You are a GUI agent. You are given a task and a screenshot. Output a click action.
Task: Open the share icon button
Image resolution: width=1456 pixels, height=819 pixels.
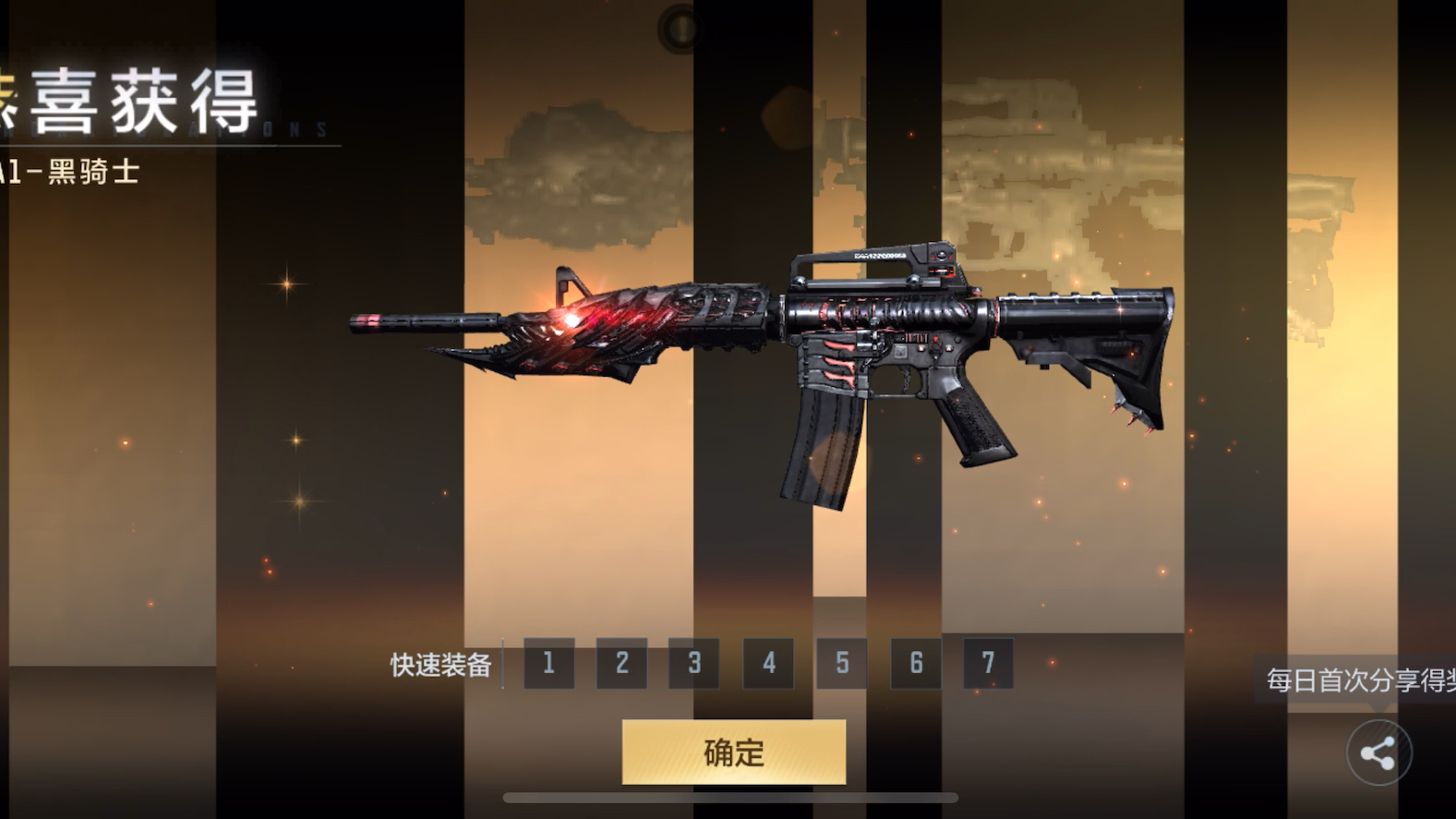[1378, 753]
